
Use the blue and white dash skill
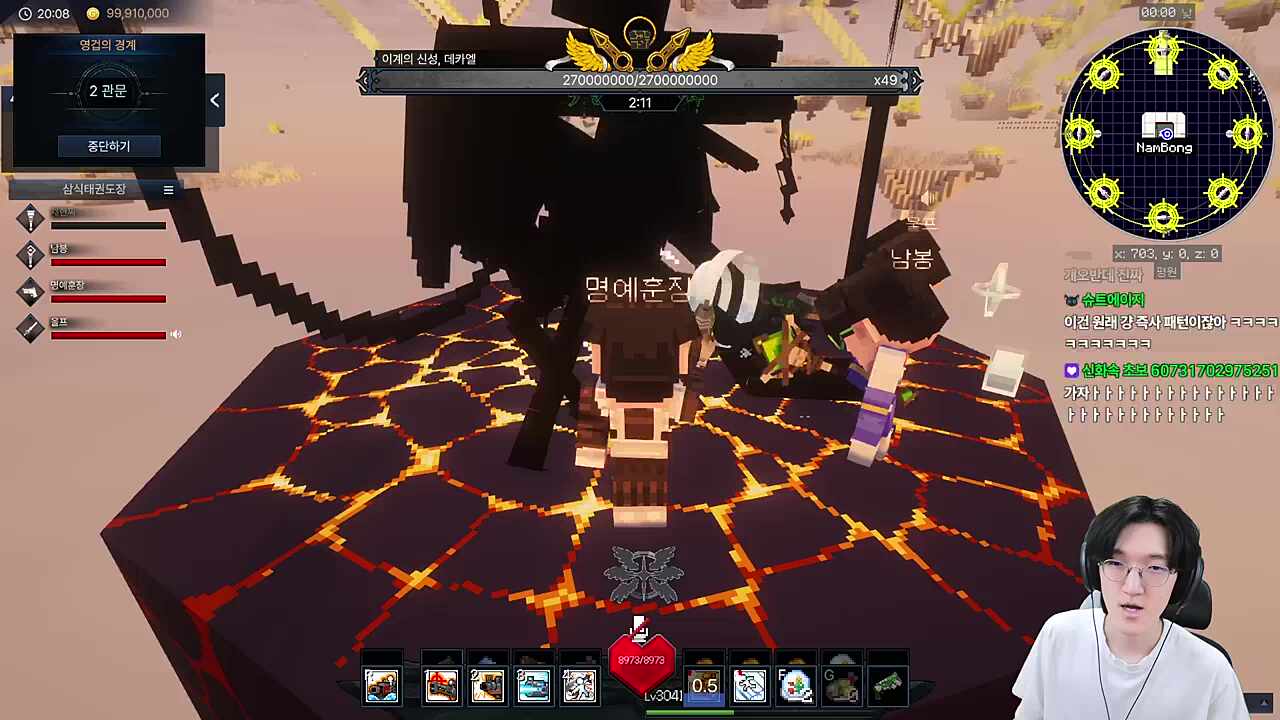750,685
